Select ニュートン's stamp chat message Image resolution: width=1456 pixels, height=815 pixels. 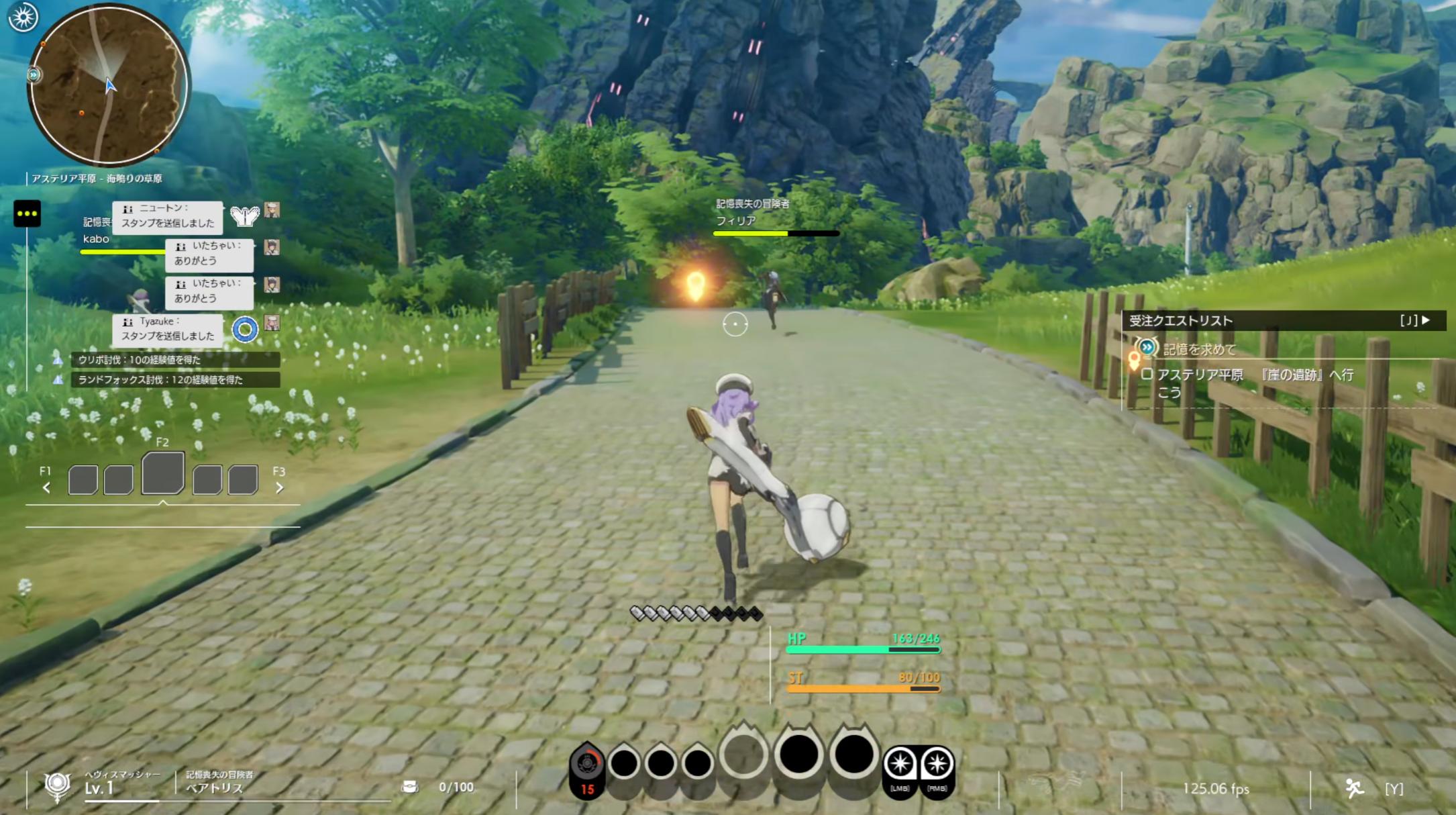(x=167, y=216)
